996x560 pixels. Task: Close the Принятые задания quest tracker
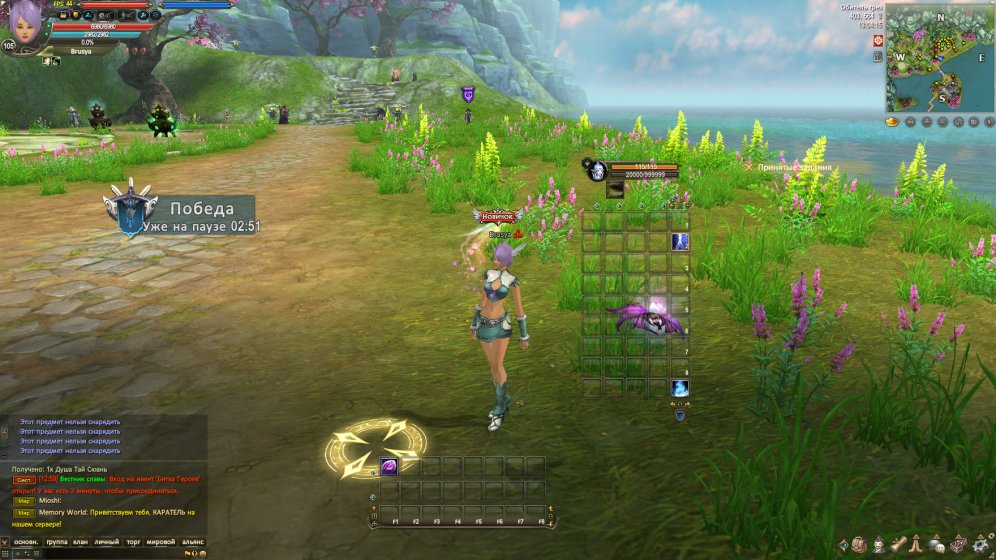coord(749,167)
